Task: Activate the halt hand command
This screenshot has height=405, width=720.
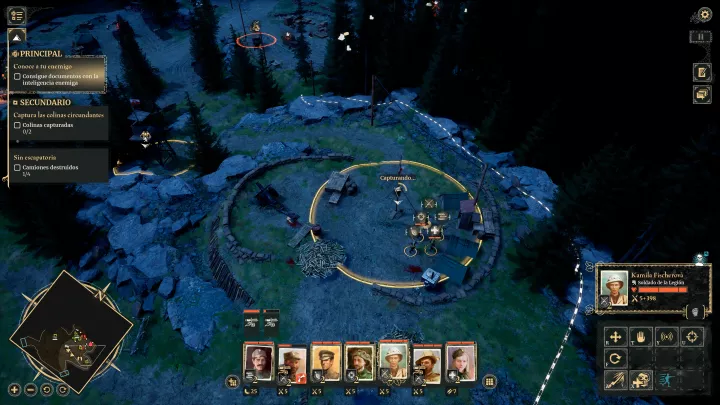Action: [641, 337]
